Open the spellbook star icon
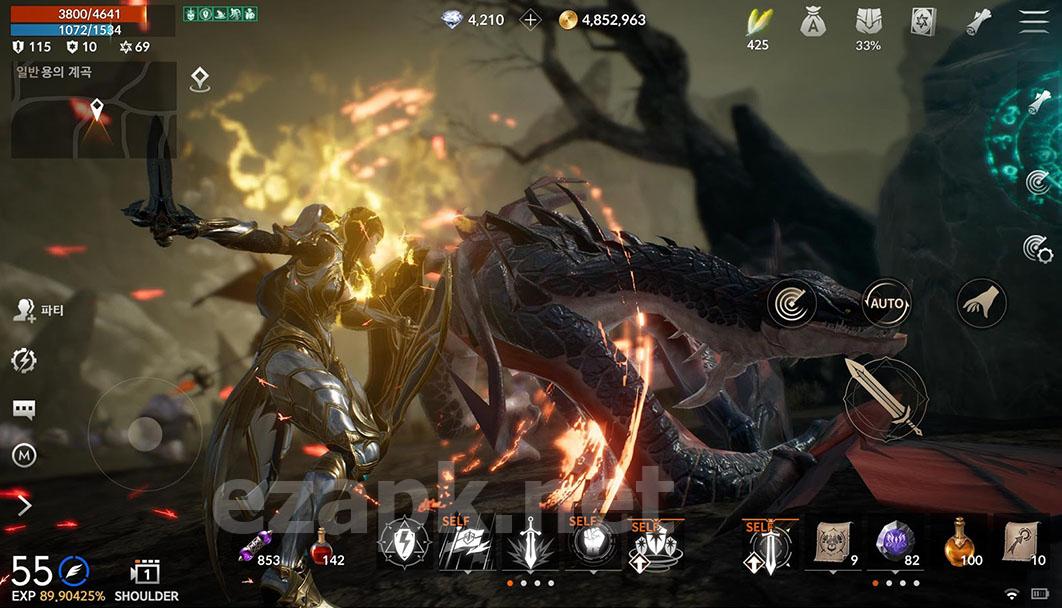1062x608 pixels. 924,22
